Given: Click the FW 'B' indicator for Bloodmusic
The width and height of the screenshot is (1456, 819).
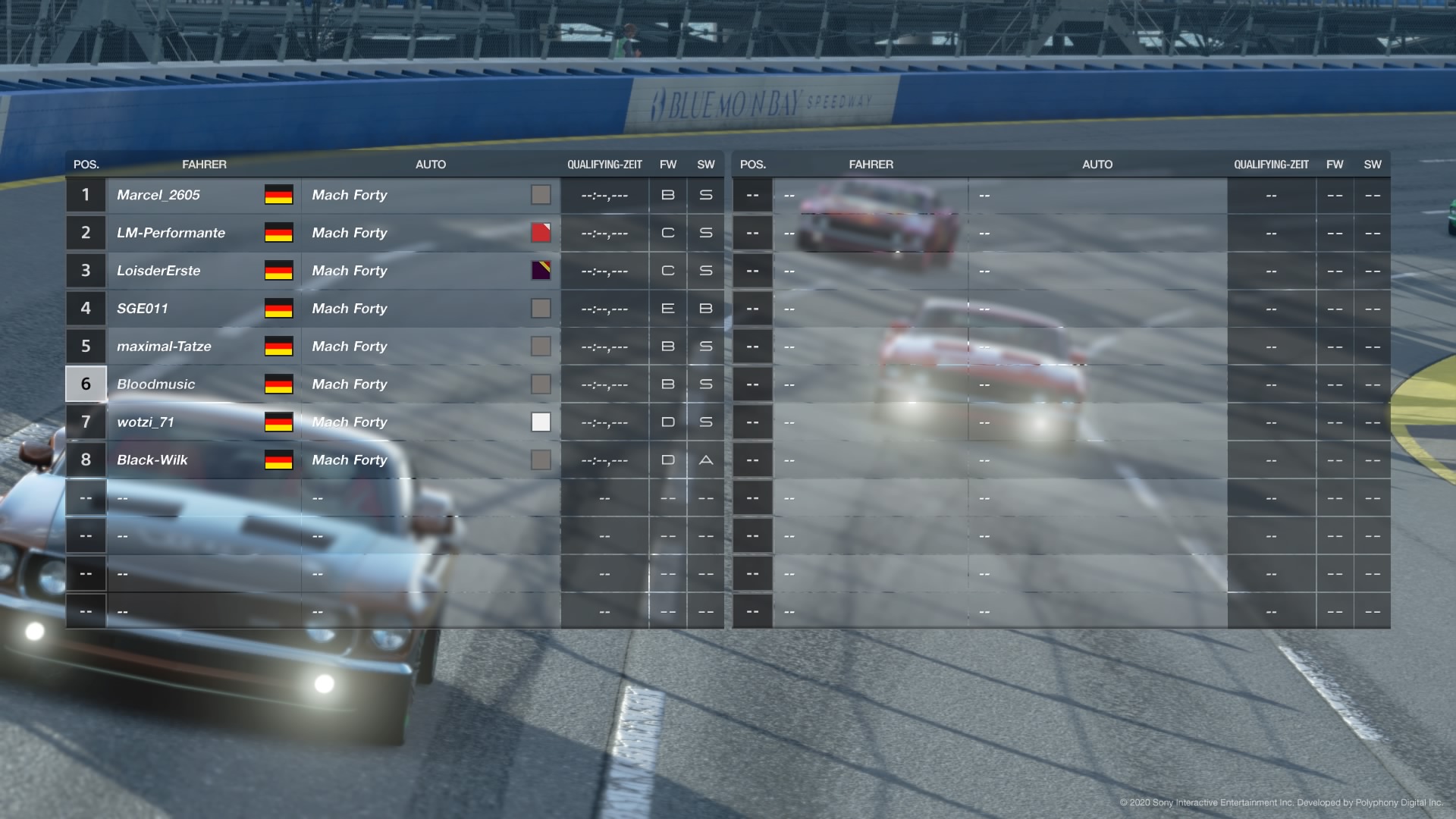Looking at the screenshot, I should [668, 384].
